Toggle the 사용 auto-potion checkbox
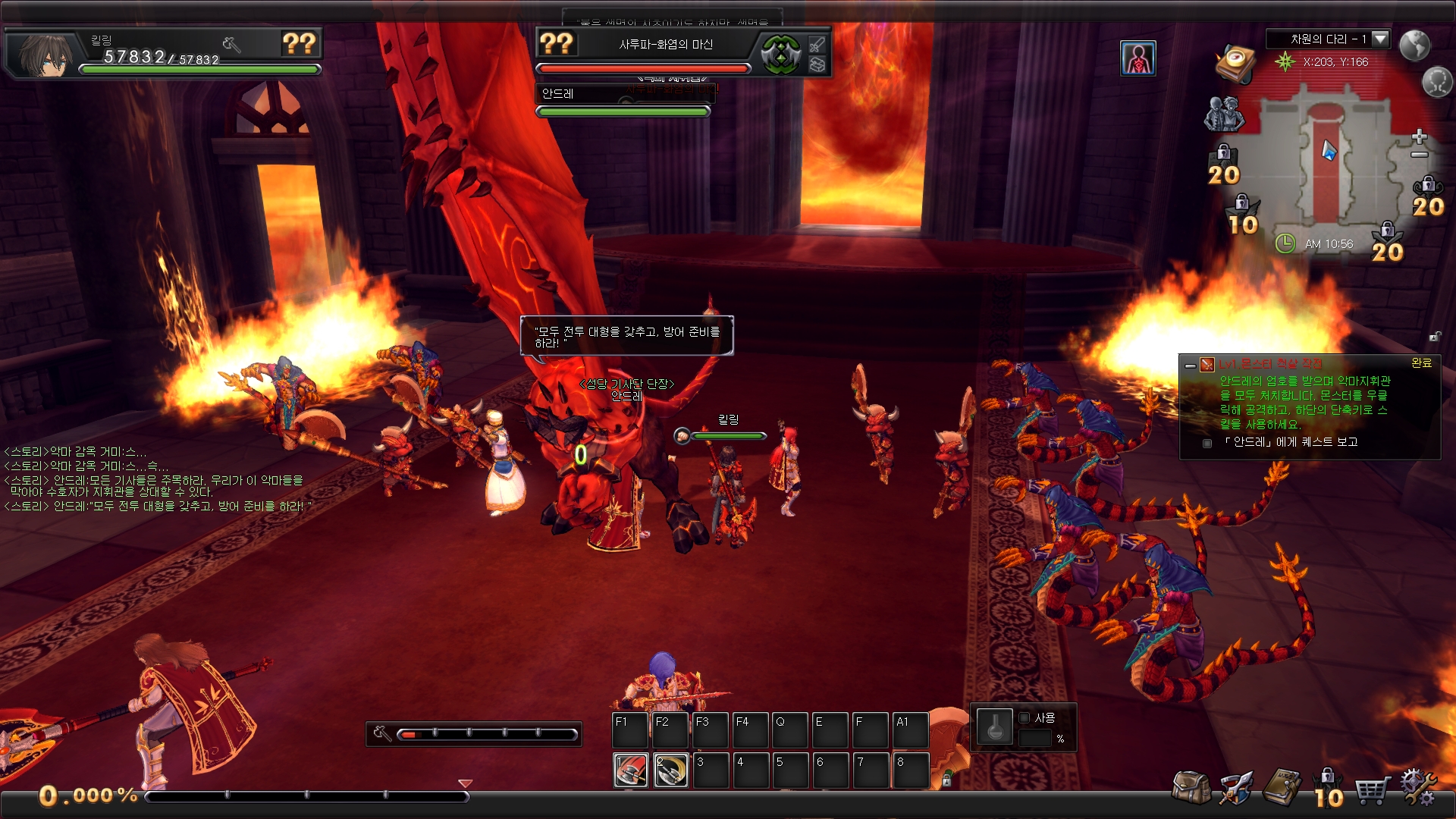 [1025, 717]
